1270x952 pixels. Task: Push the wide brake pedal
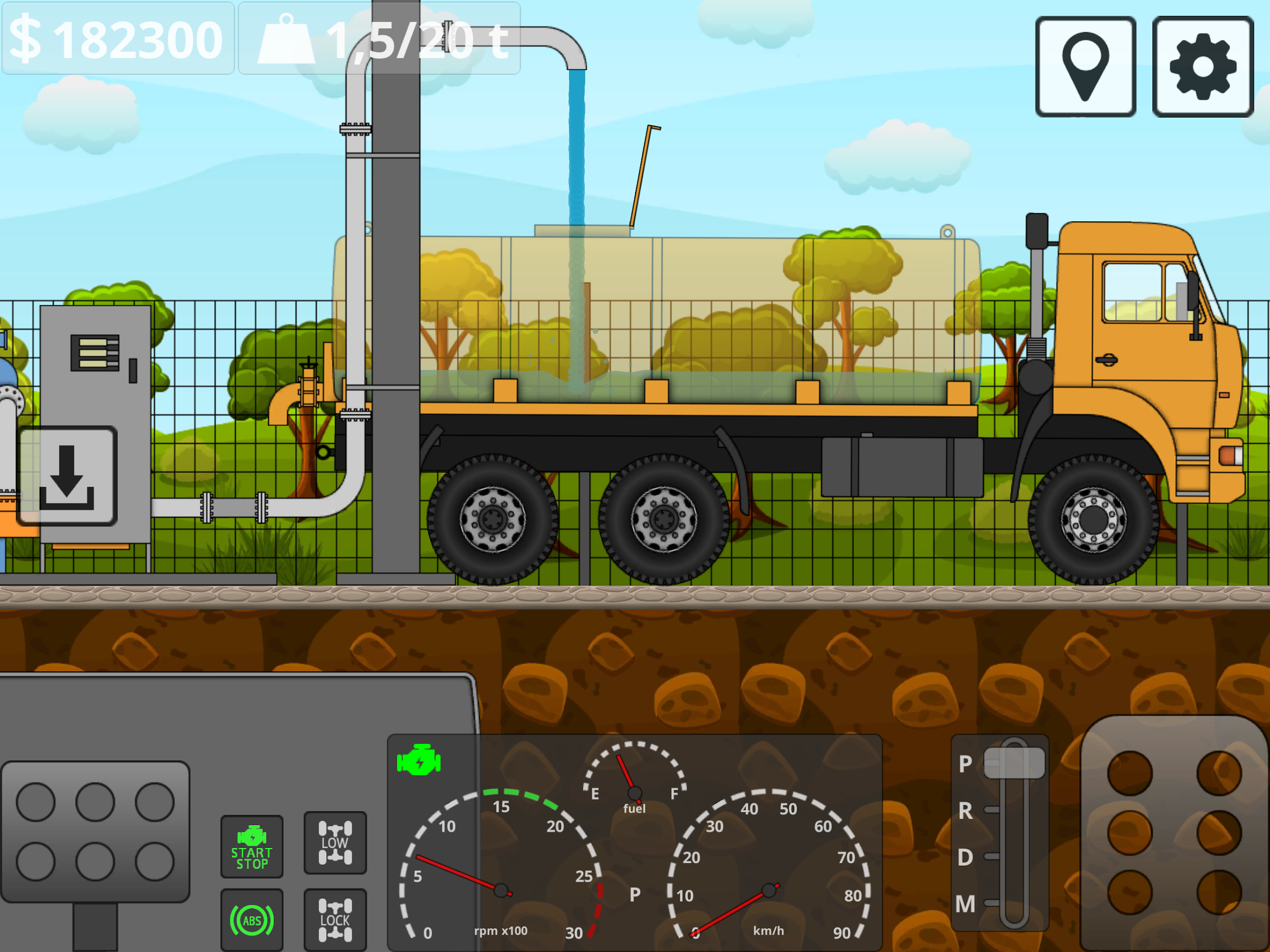(95, 831)
